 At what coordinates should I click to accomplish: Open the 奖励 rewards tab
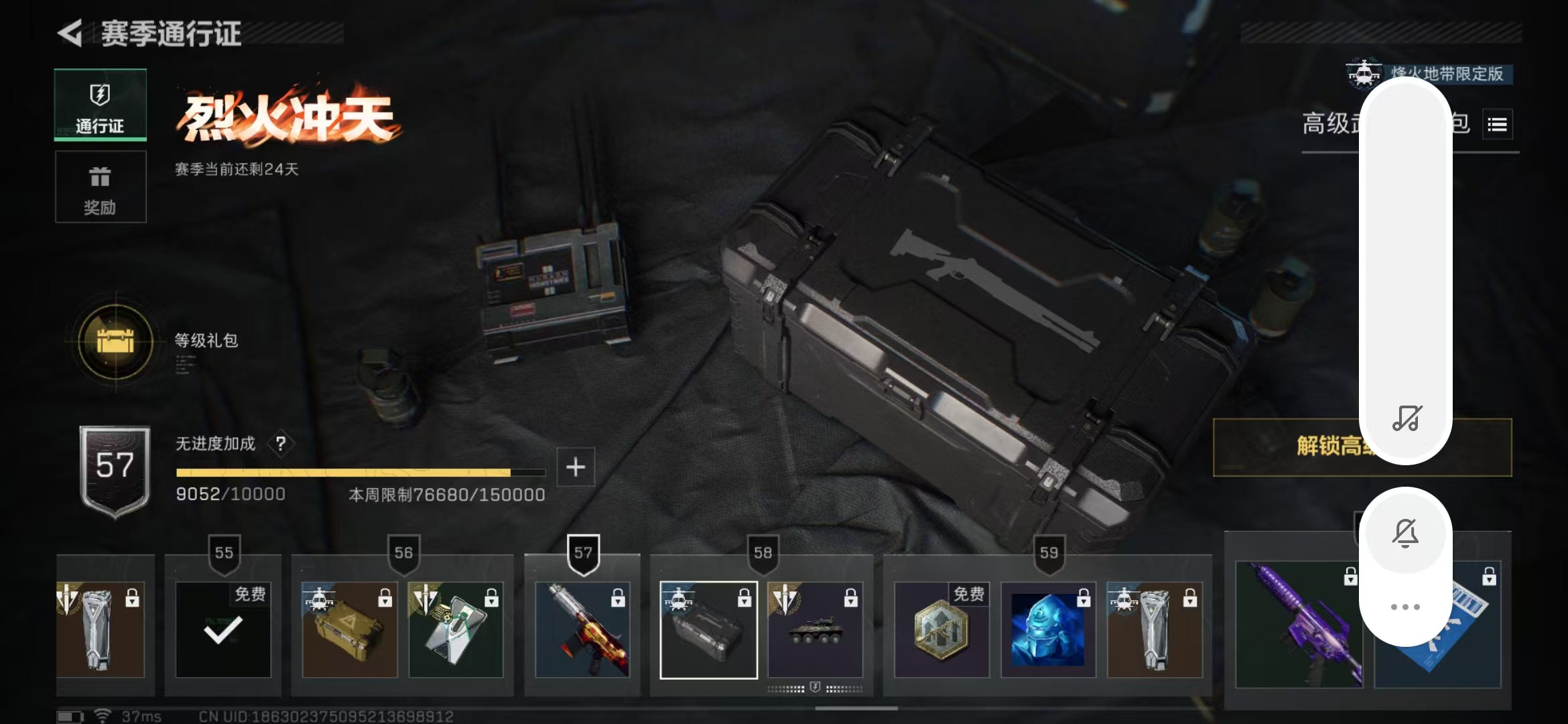click(x=101, y=187)
